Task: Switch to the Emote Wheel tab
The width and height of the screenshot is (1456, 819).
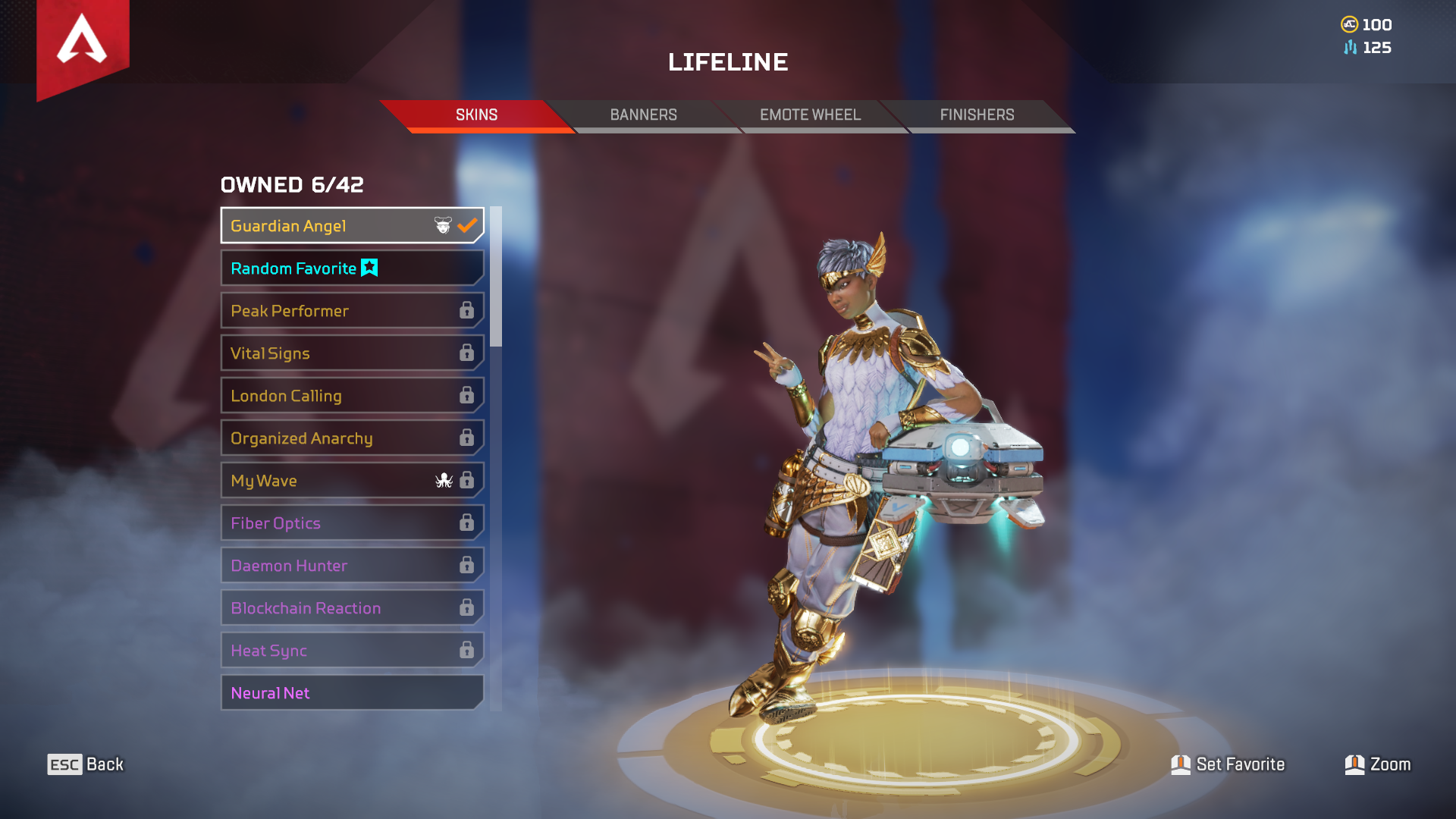Action: click(810, 115)
